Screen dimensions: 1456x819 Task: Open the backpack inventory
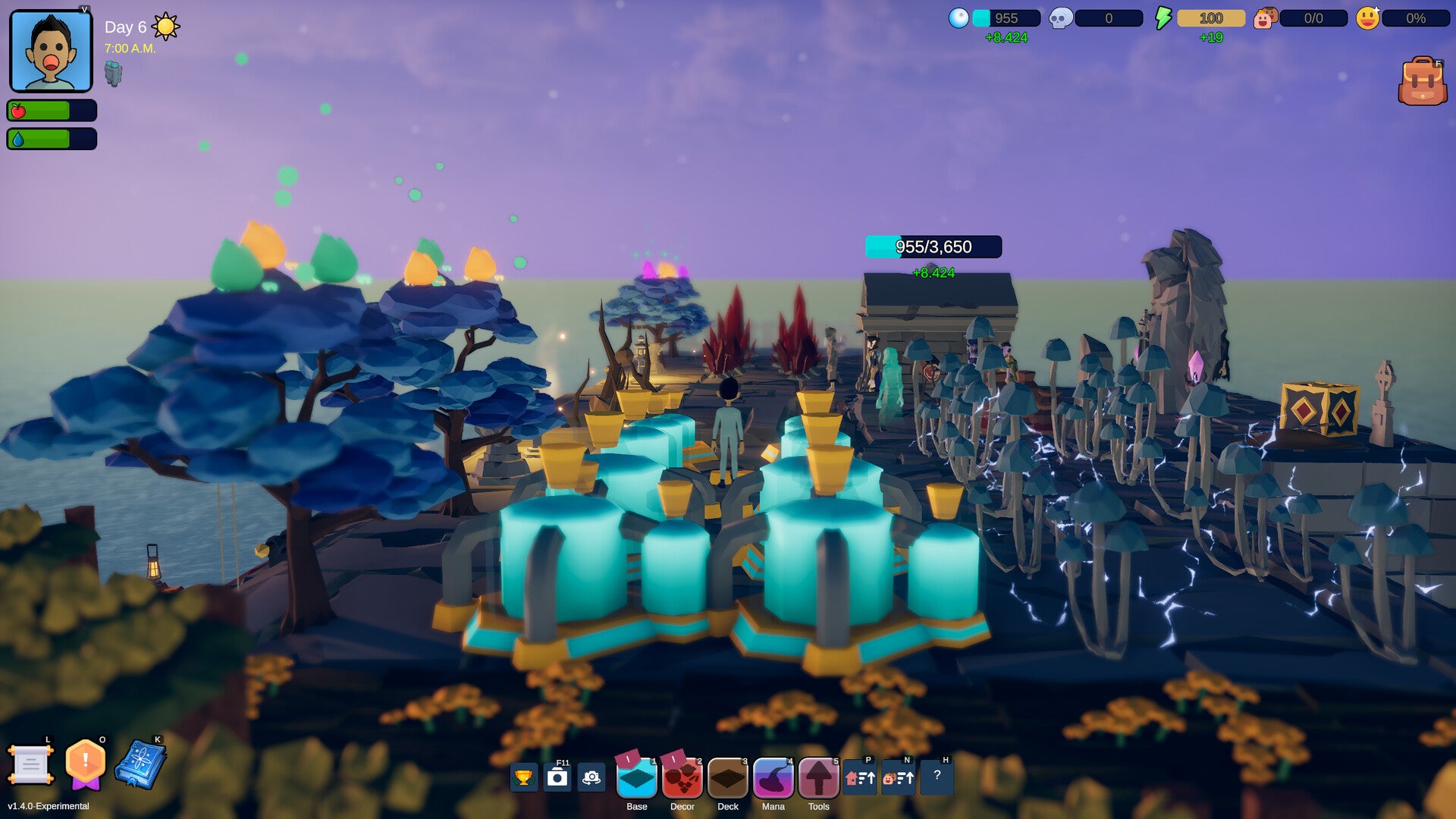[1422, 81]
